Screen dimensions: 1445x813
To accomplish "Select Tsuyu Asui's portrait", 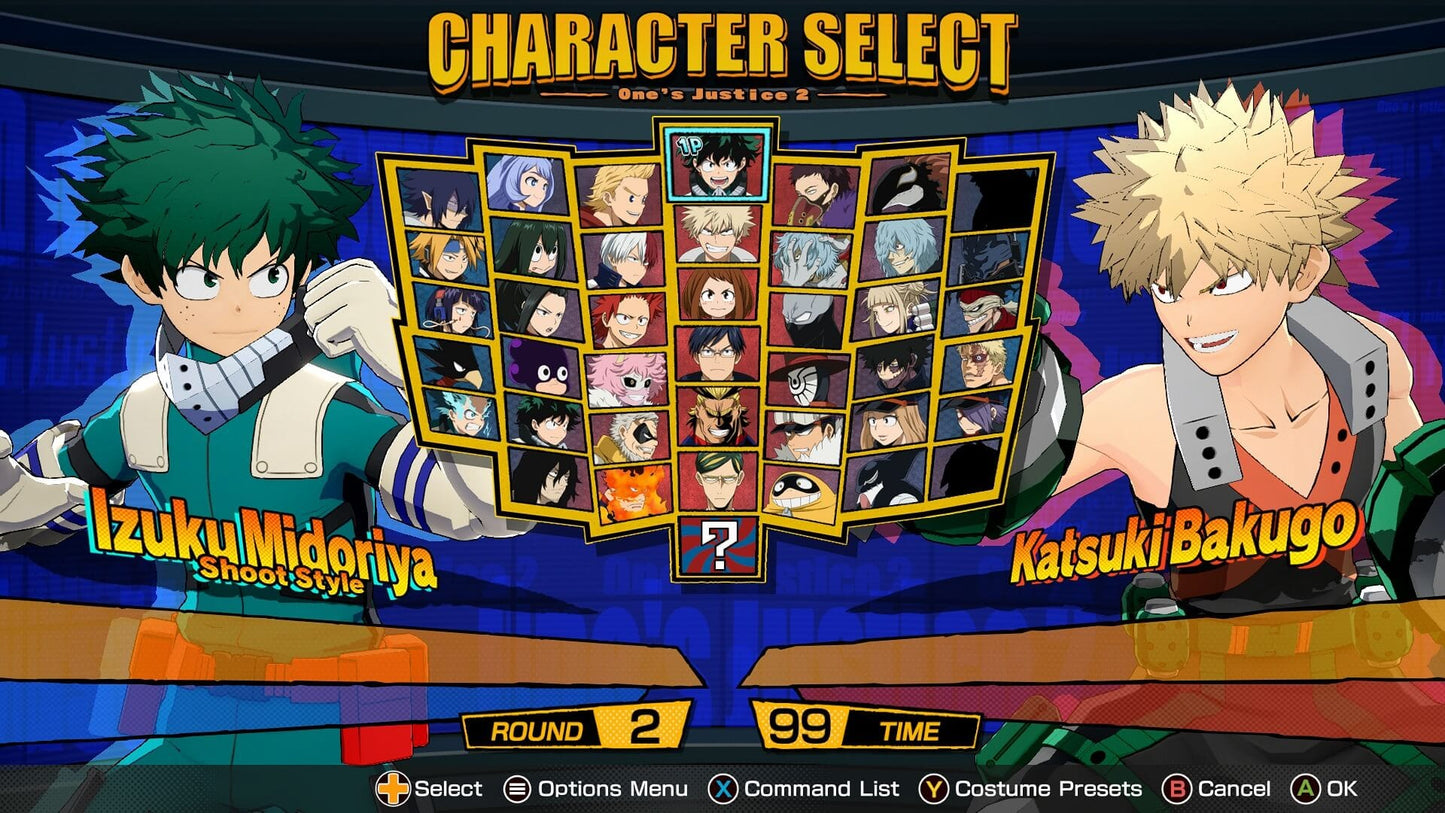I will pos(535,252).
